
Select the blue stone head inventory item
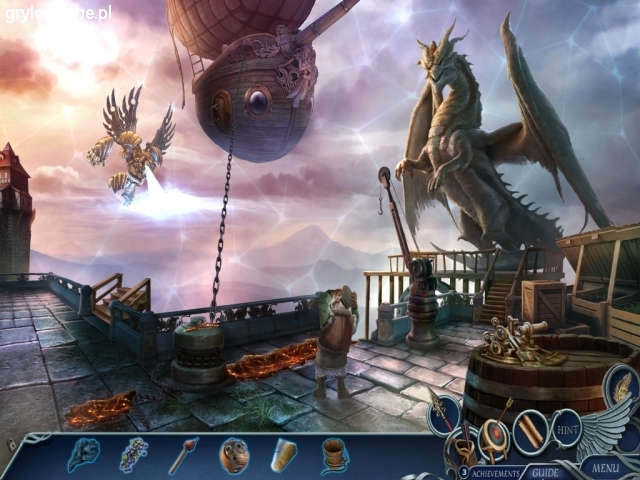click(82, 455)
